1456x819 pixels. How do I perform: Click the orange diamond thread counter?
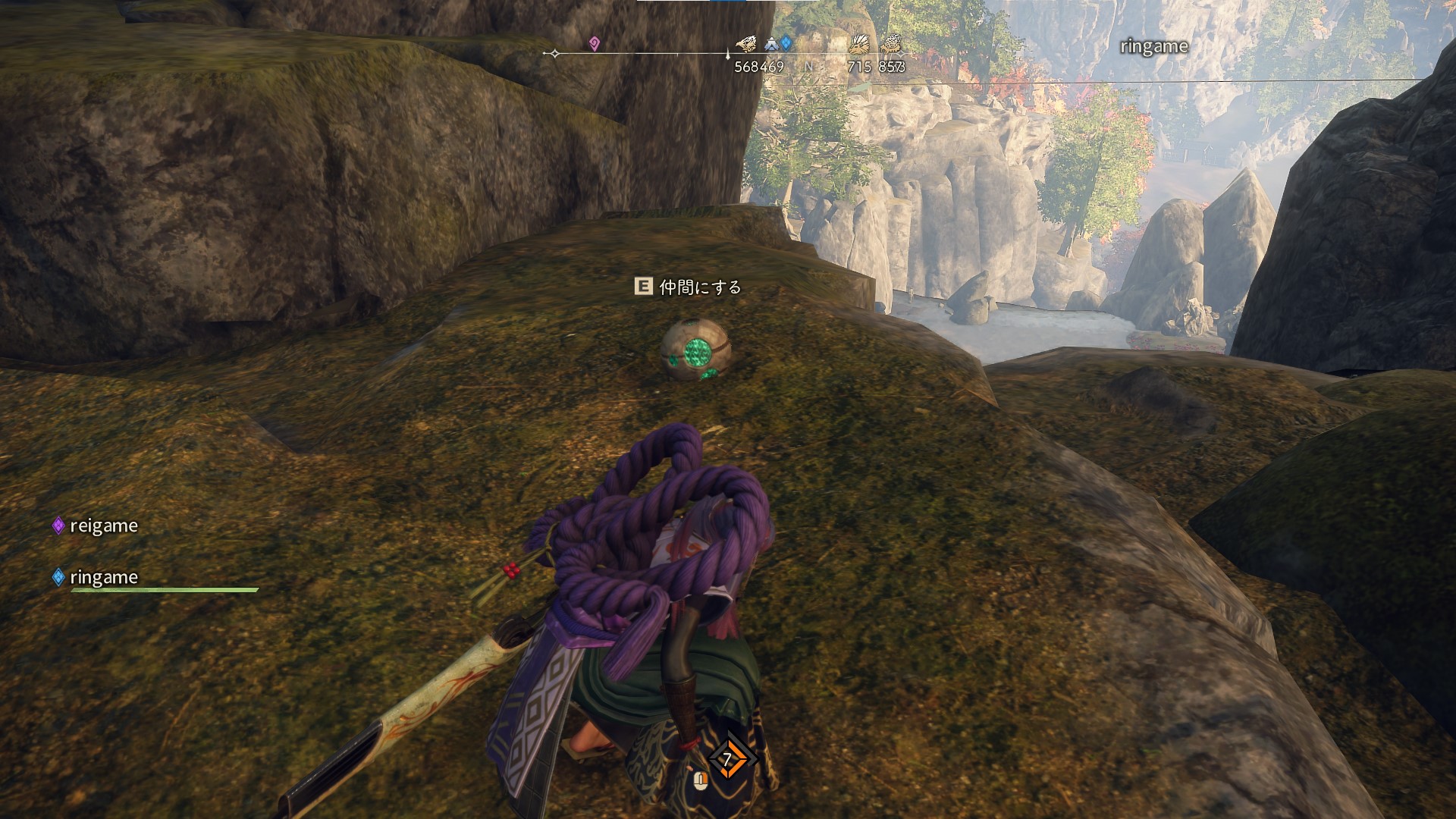tap(727, 759)
